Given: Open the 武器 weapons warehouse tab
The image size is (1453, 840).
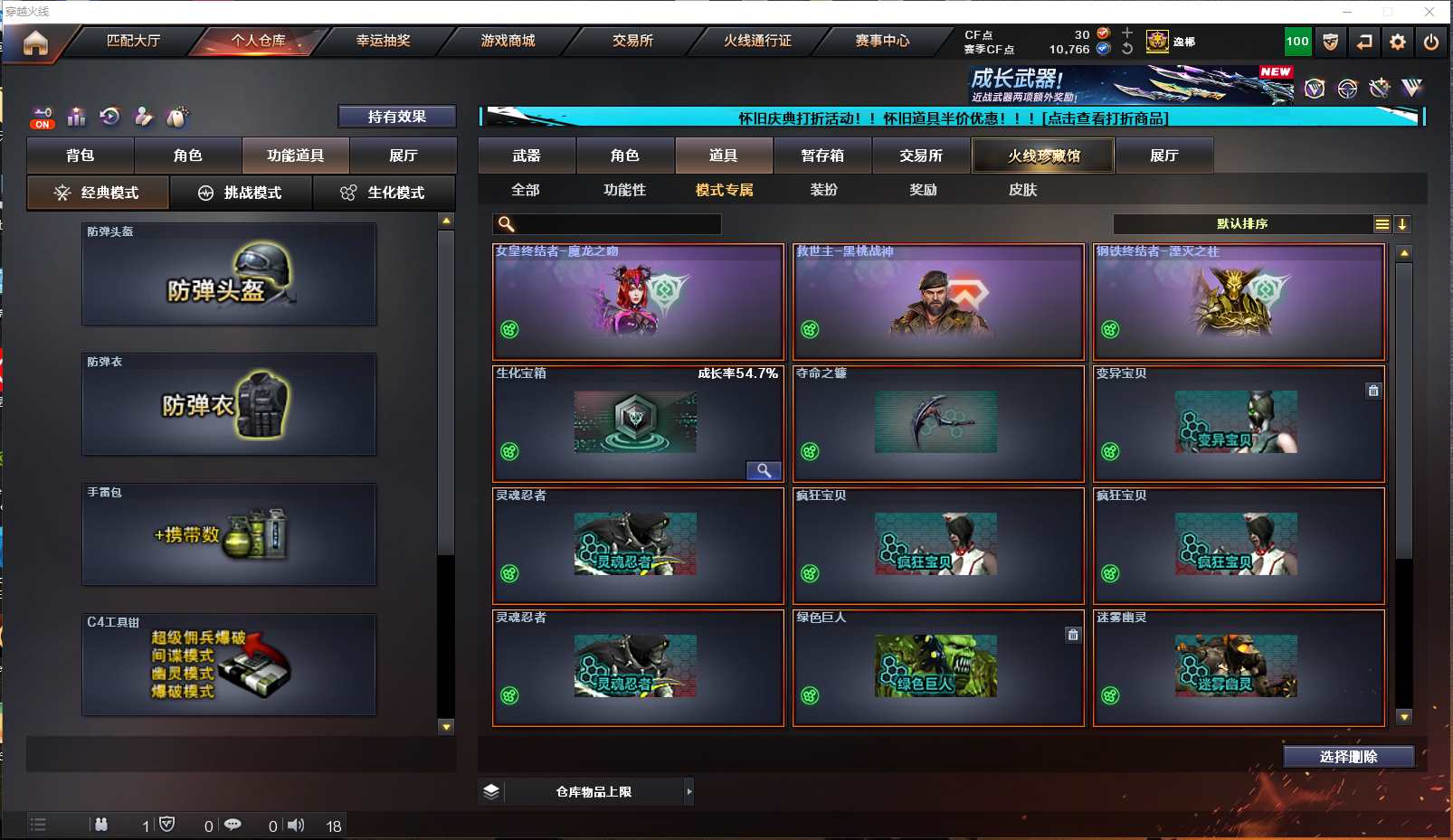Looking at the screenshot, I should pyautogui.click(x=527, y=156).
